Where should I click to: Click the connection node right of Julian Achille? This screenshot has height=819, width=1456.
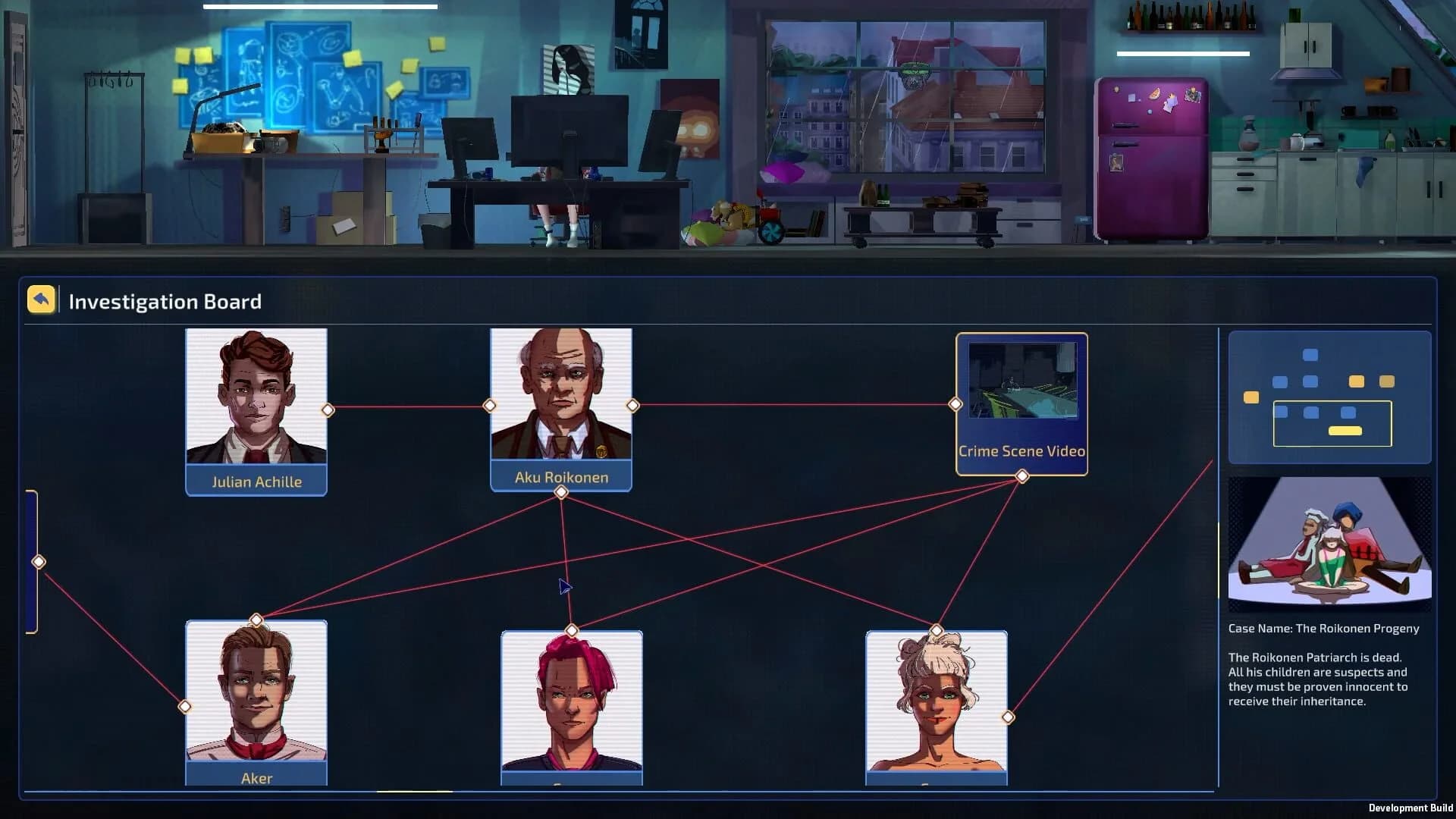(x=329, y=409)
